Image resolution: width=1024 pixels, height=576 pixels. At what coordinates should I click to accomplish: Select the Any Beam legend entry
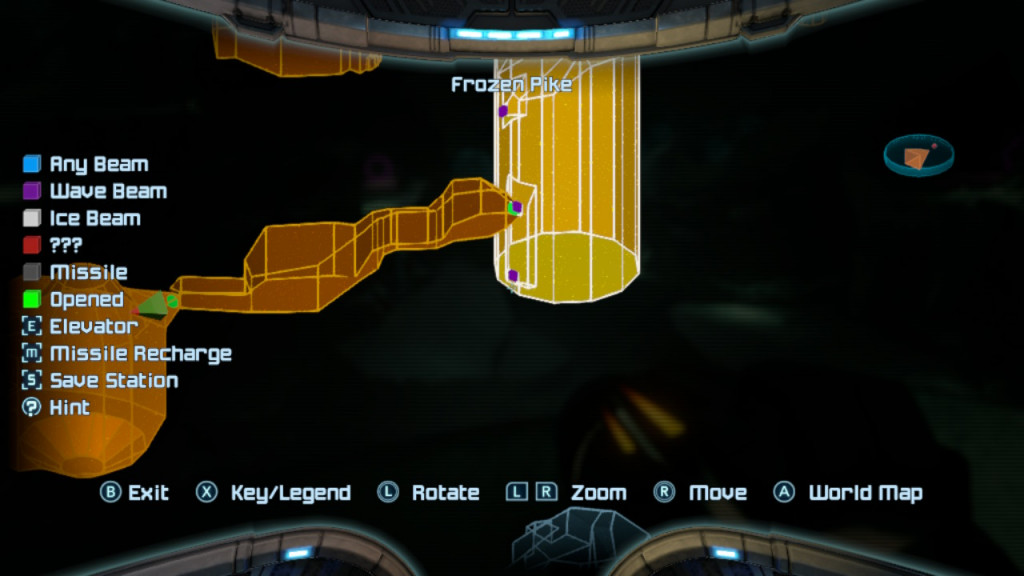pyautogui.click(x=86, y=164)
